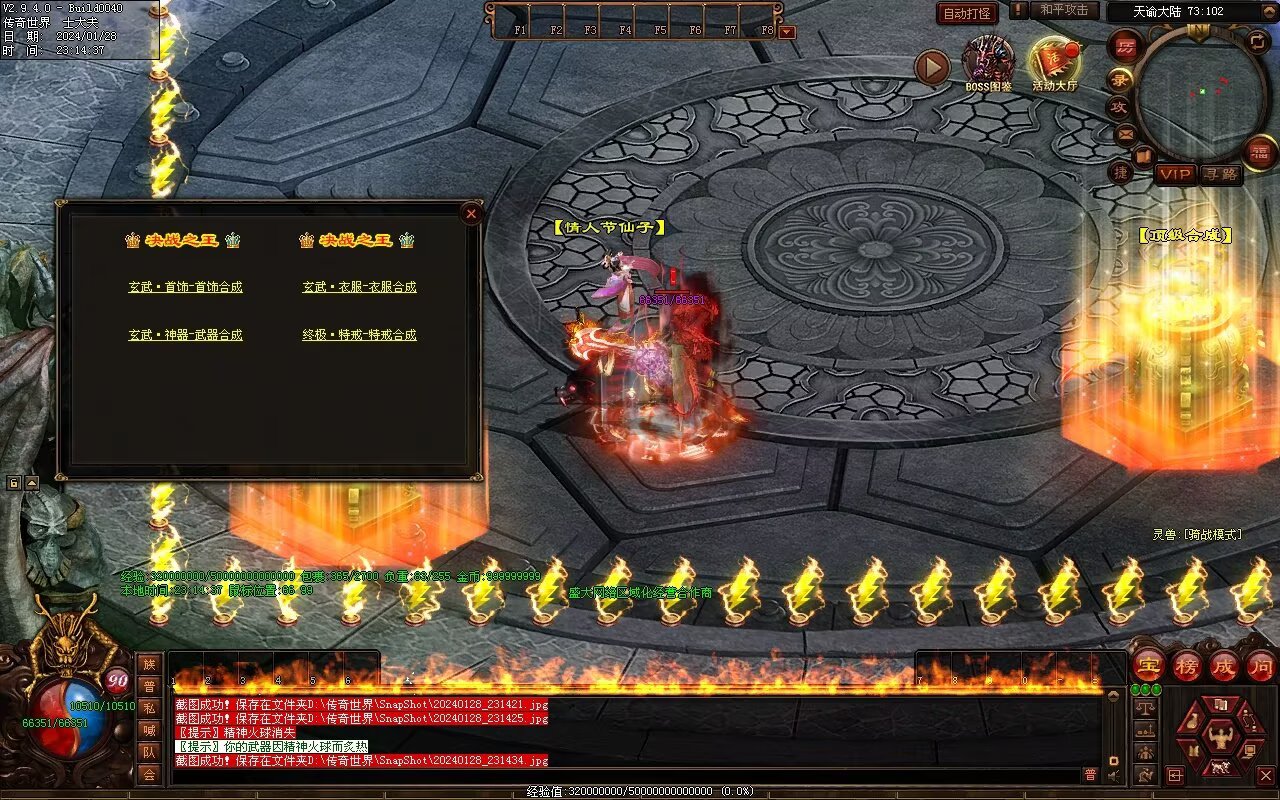
Task: Open the VIP panel
Action: click(x=1176, y=174)
